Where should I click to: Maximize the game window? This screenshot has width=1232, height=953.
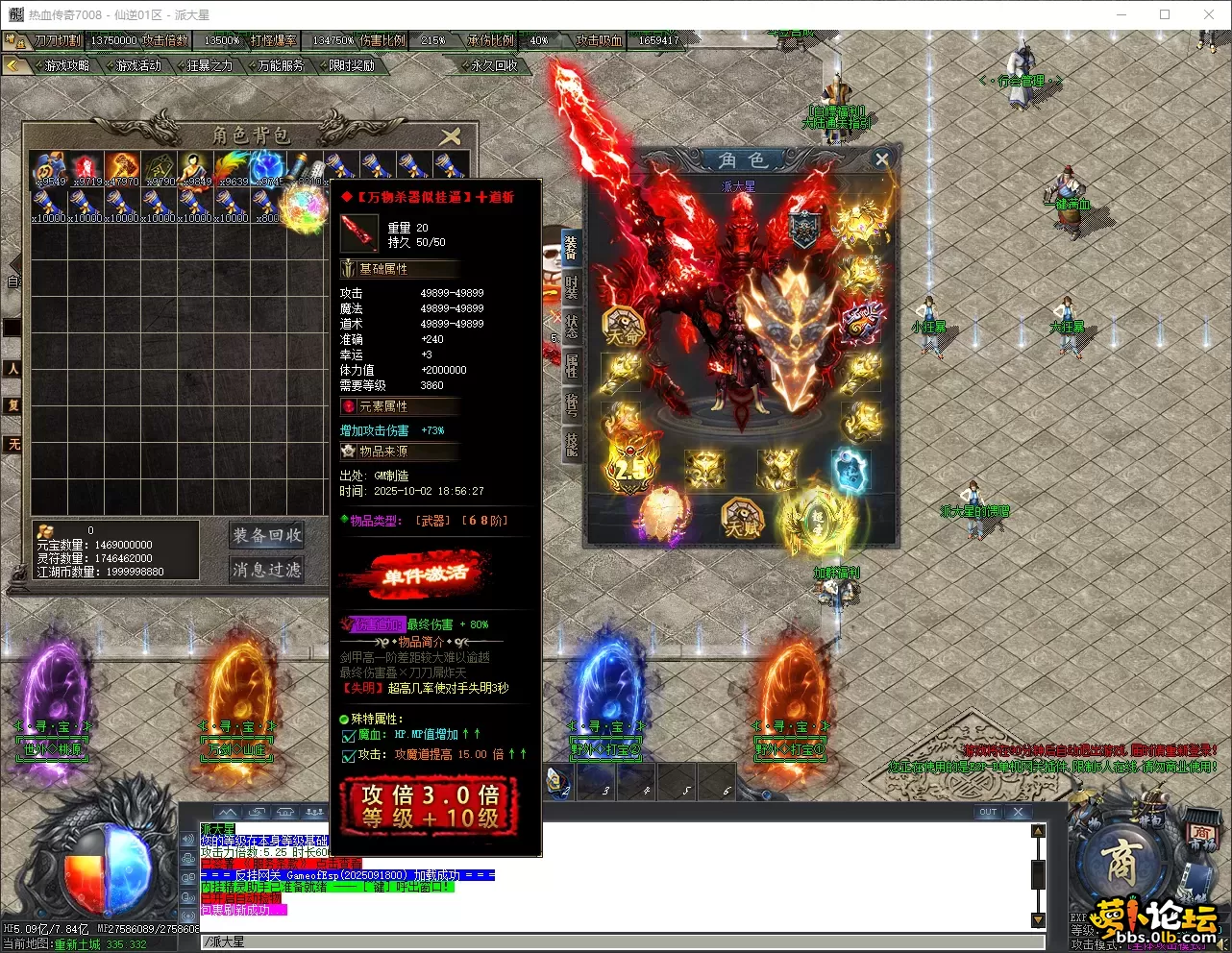click(x=1165, y=14)
